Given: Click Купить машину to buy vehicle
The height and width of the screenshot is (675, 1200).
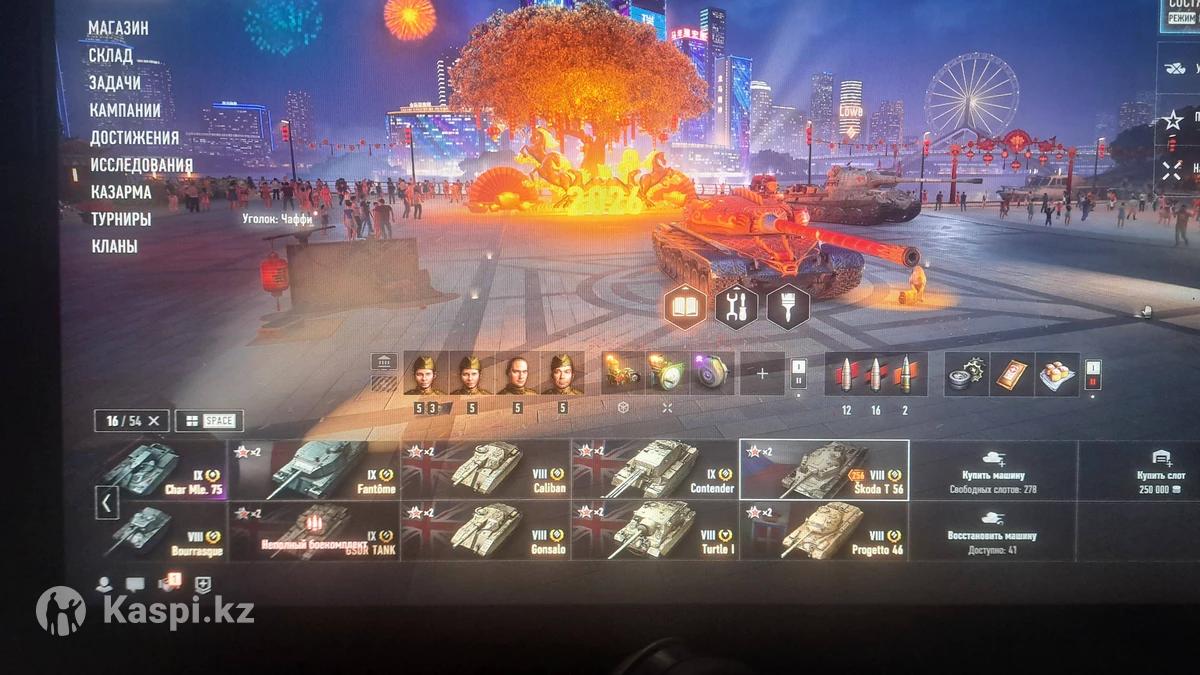Looking at the screenshot, I should pyautogui.click(x=995, y=469).
